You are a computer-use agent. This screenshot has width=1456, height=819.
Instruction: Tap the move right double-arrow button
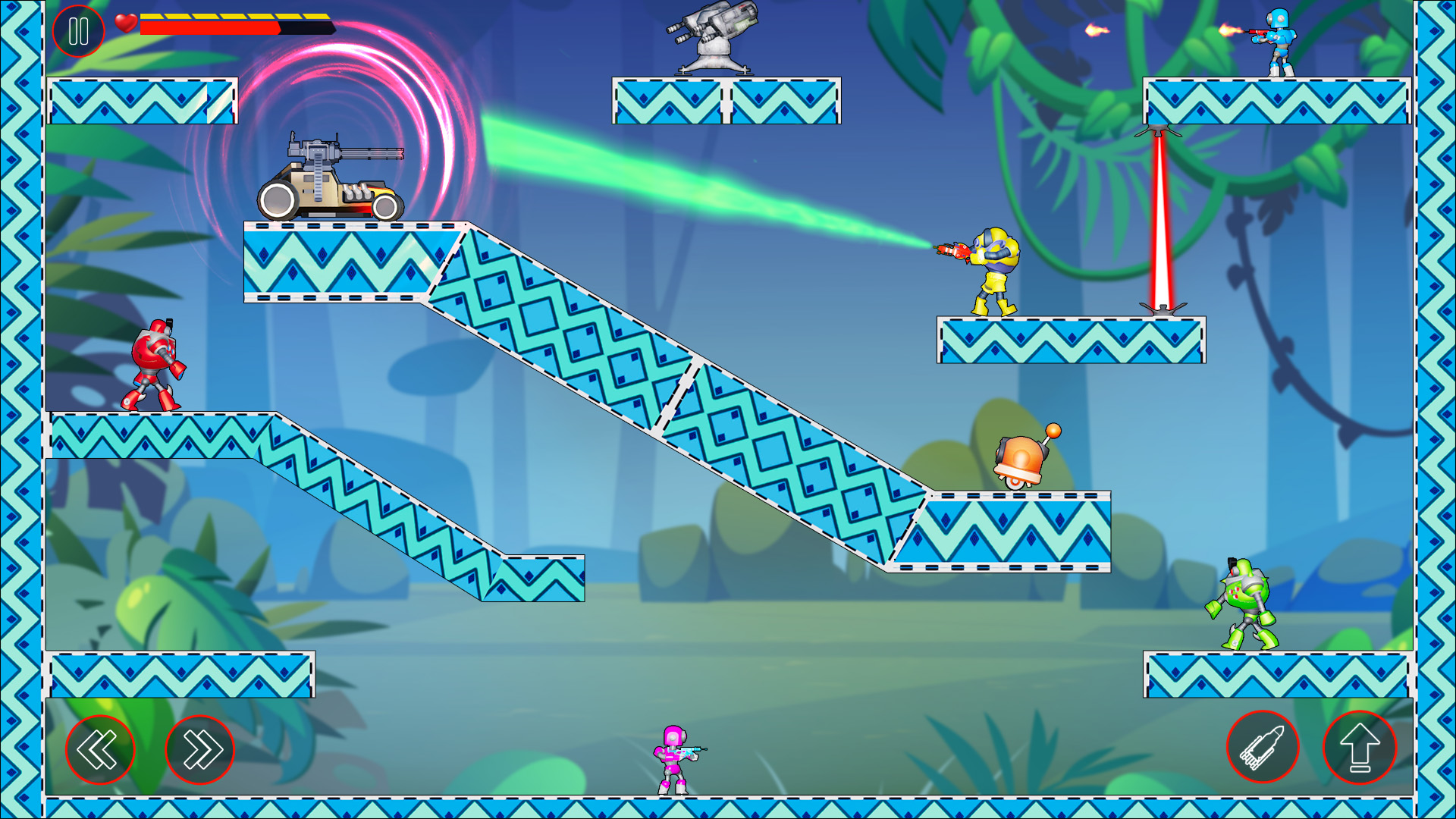(200, 749)
